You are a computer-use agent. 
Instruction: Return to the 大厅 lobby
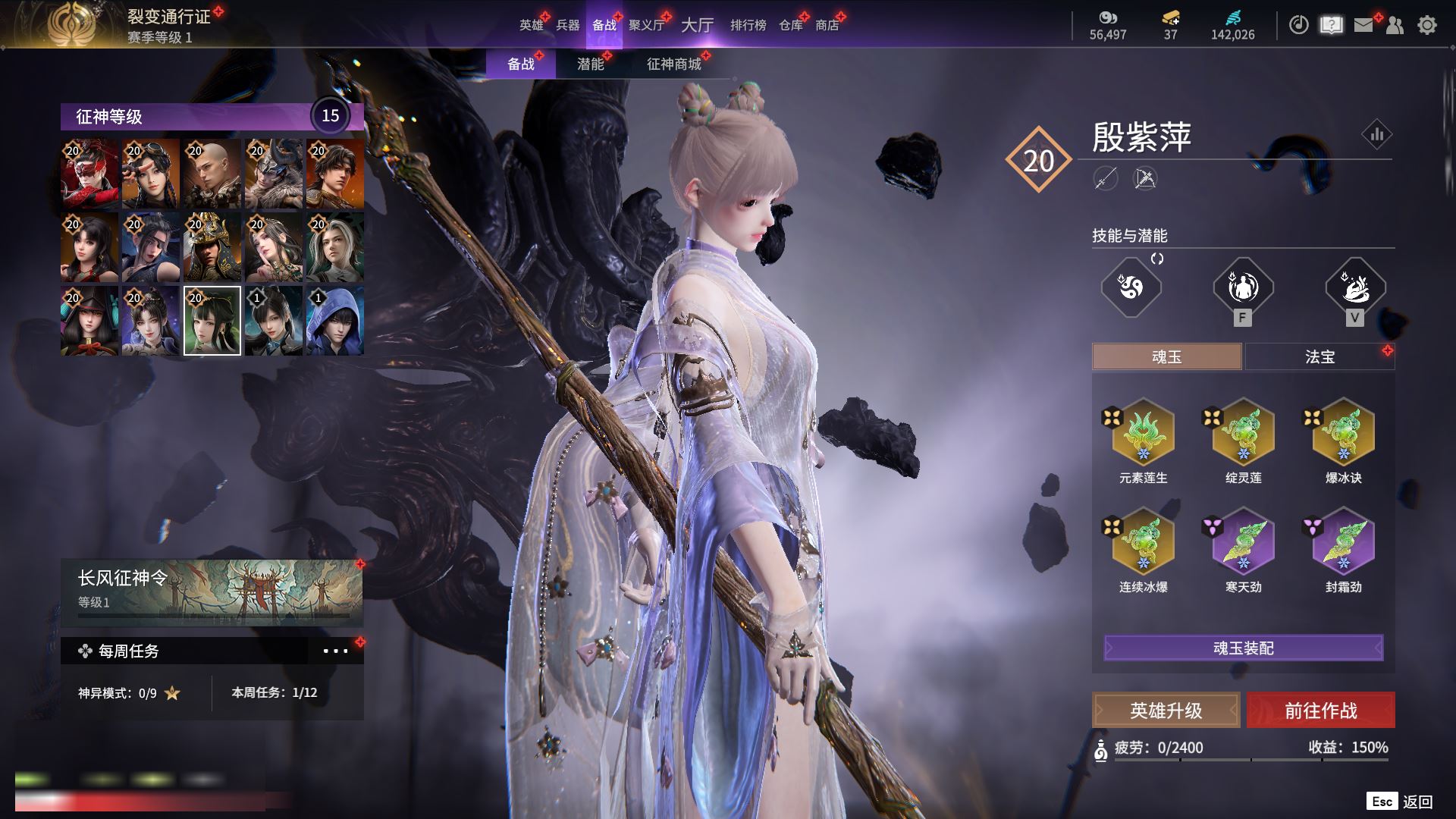(697, 25)
